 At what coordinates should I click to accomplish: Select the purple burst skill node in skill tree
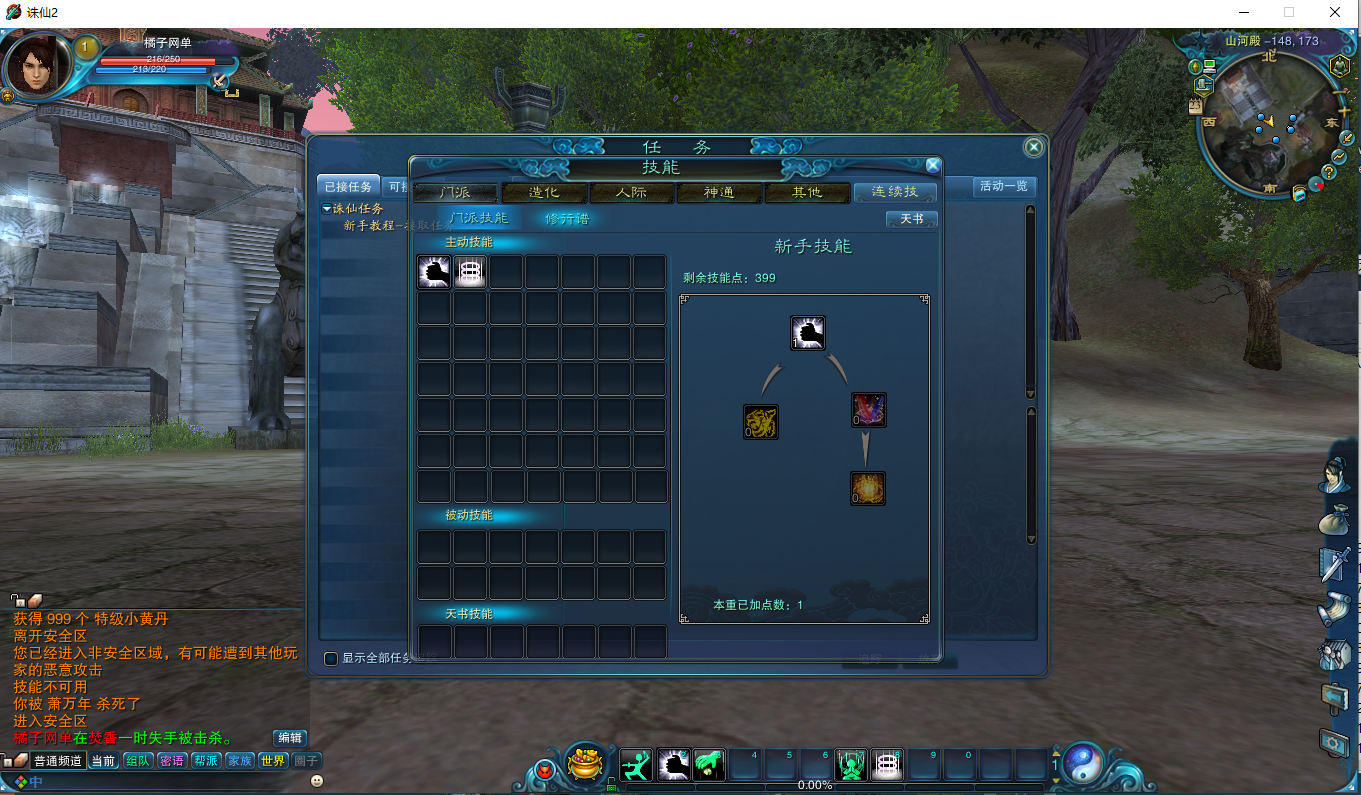point(868,410)
